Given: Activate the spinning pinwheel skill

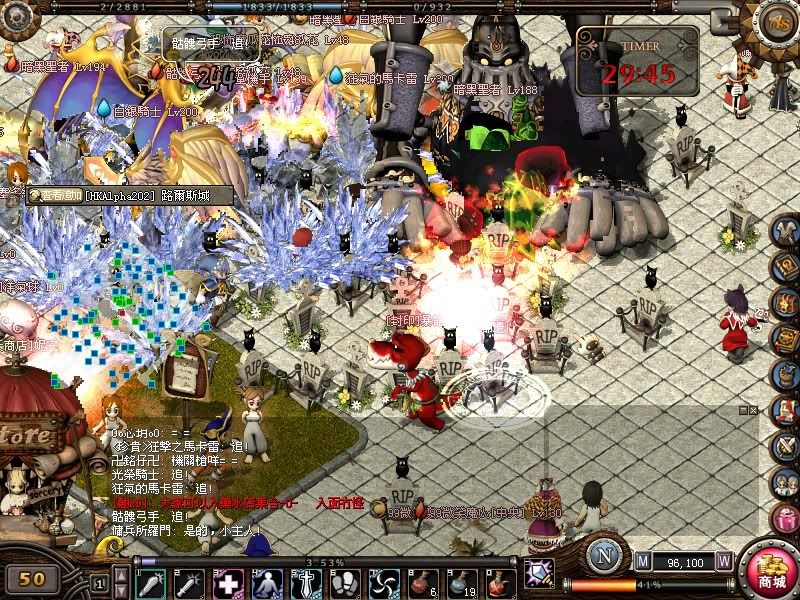Looking at the screenshot, I should click(384, 582).
